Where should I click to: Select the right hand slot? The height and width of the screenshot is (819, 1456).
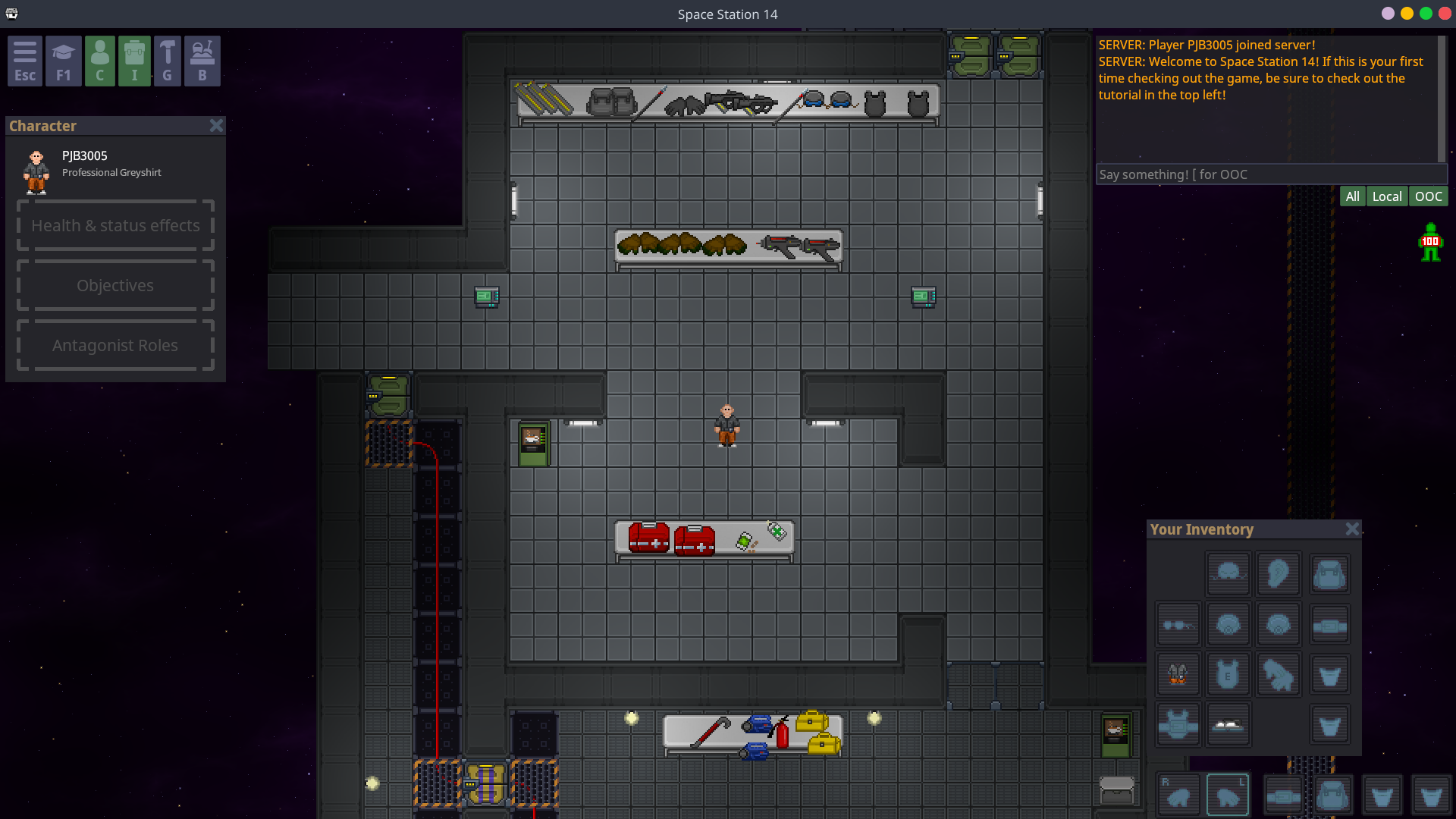[x=1178, y=795]
